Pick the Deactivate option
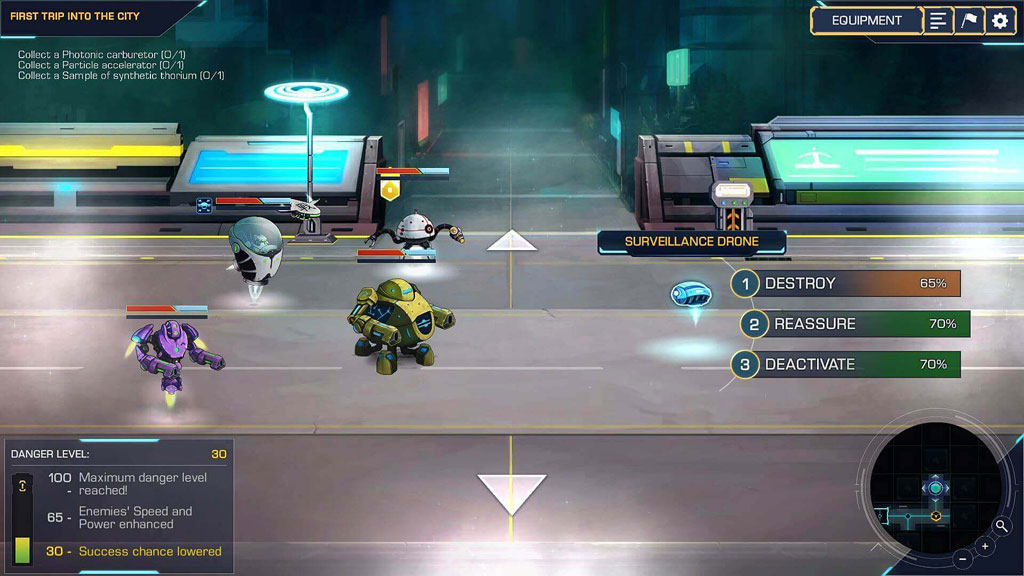 [847, 365]
